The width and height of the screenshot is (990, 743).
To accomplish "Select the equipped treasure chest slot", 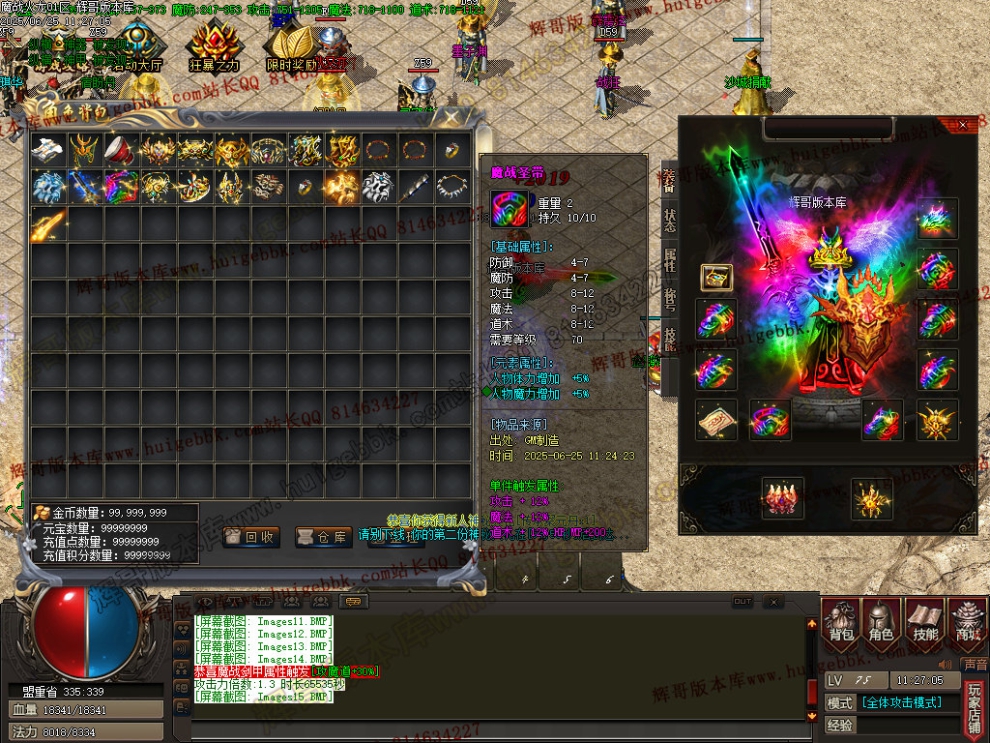I will (716, 277).
